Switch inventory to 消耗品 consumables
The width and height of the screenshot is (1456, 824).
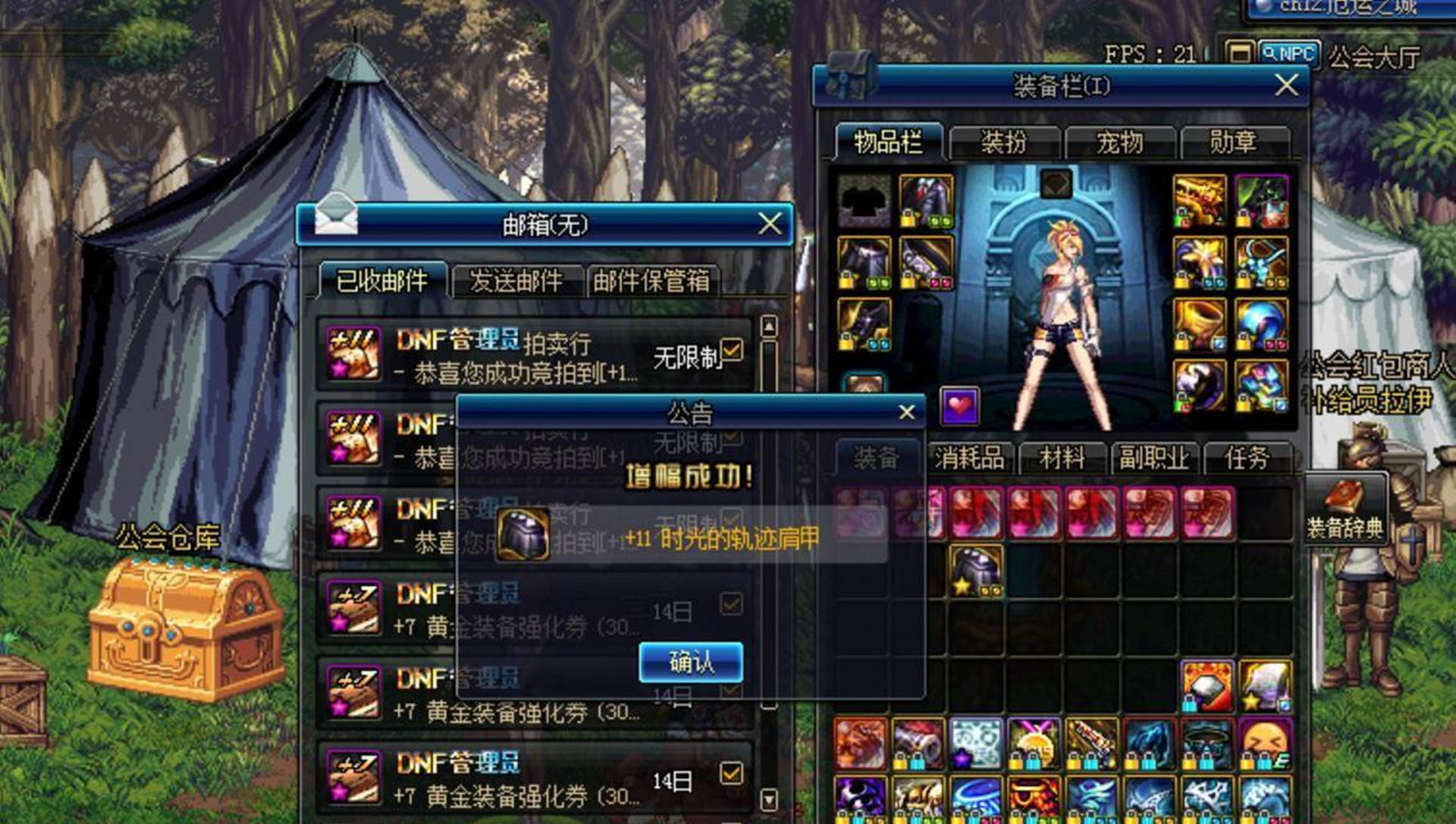(969, 458)
